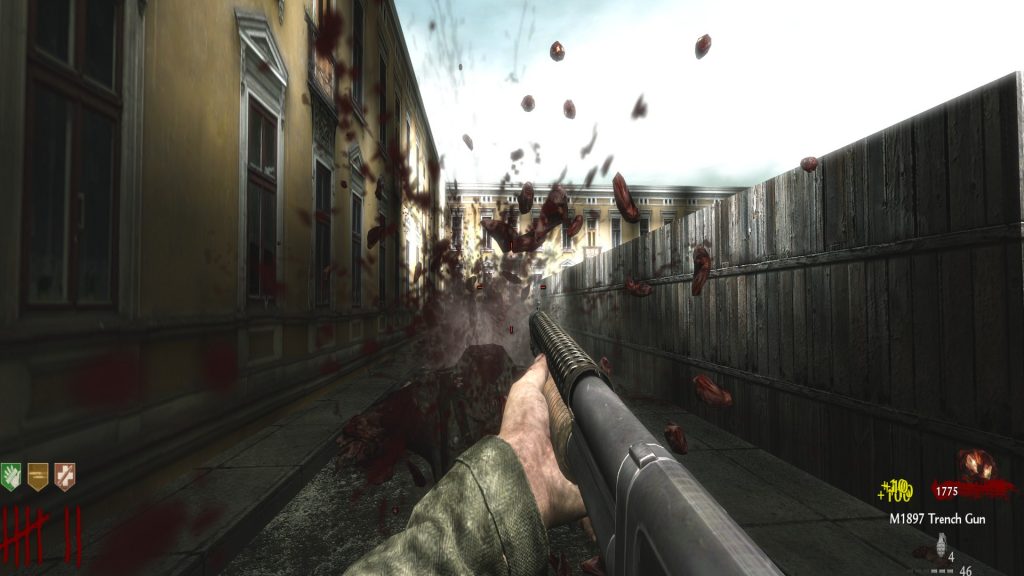Screen dimensions: 1024x576
Task: Choose the red cross perk icon
Action: coord(64,476)
